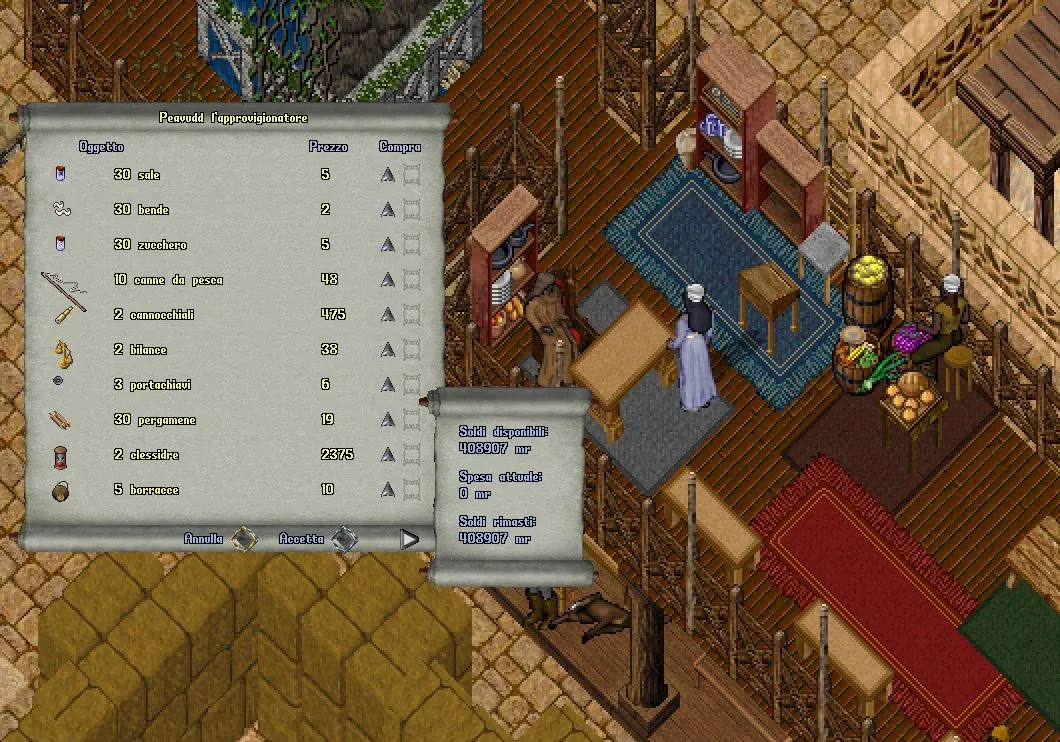
Task: Cancel the purchase with Annulla
Action: click(x=243, y=539)
